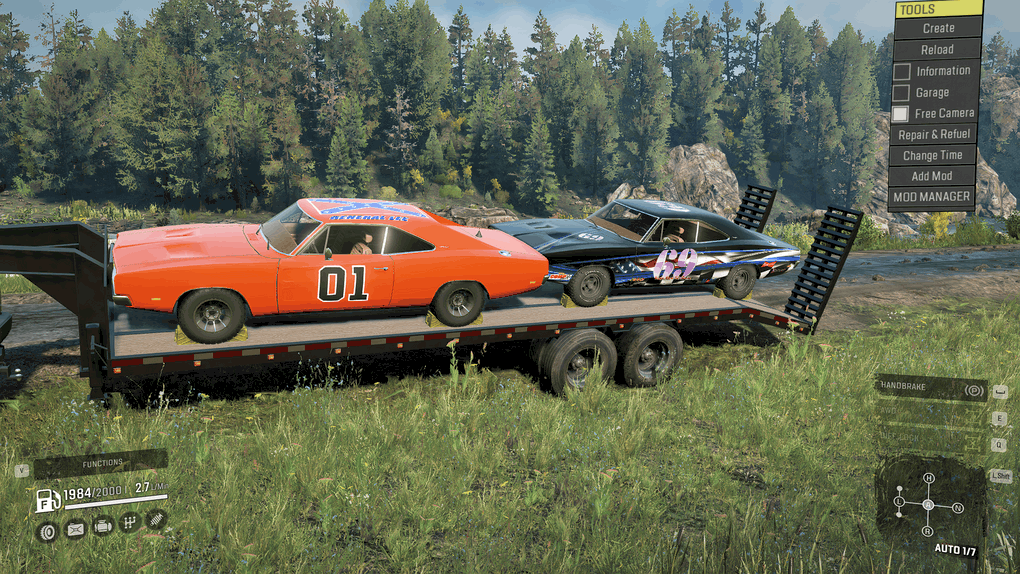Enable the Garage checkbox
The image size is (1020, 574).
point(902,93)
